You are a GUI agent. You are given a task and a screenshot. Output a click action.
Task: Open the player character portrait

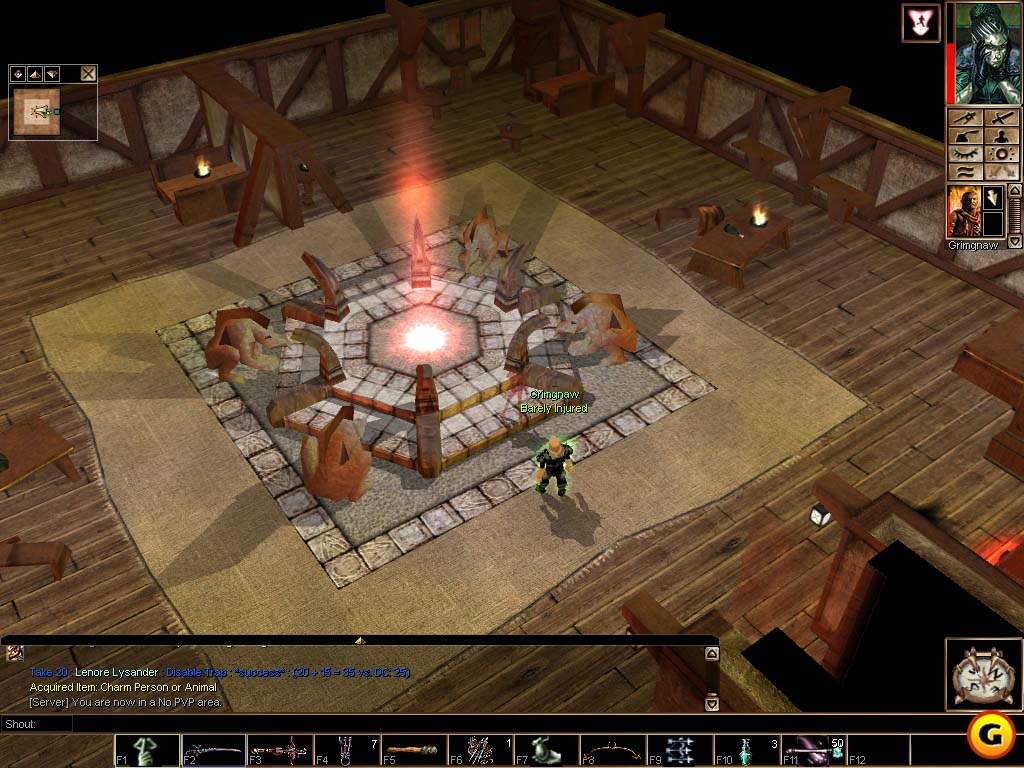(982, 53)
